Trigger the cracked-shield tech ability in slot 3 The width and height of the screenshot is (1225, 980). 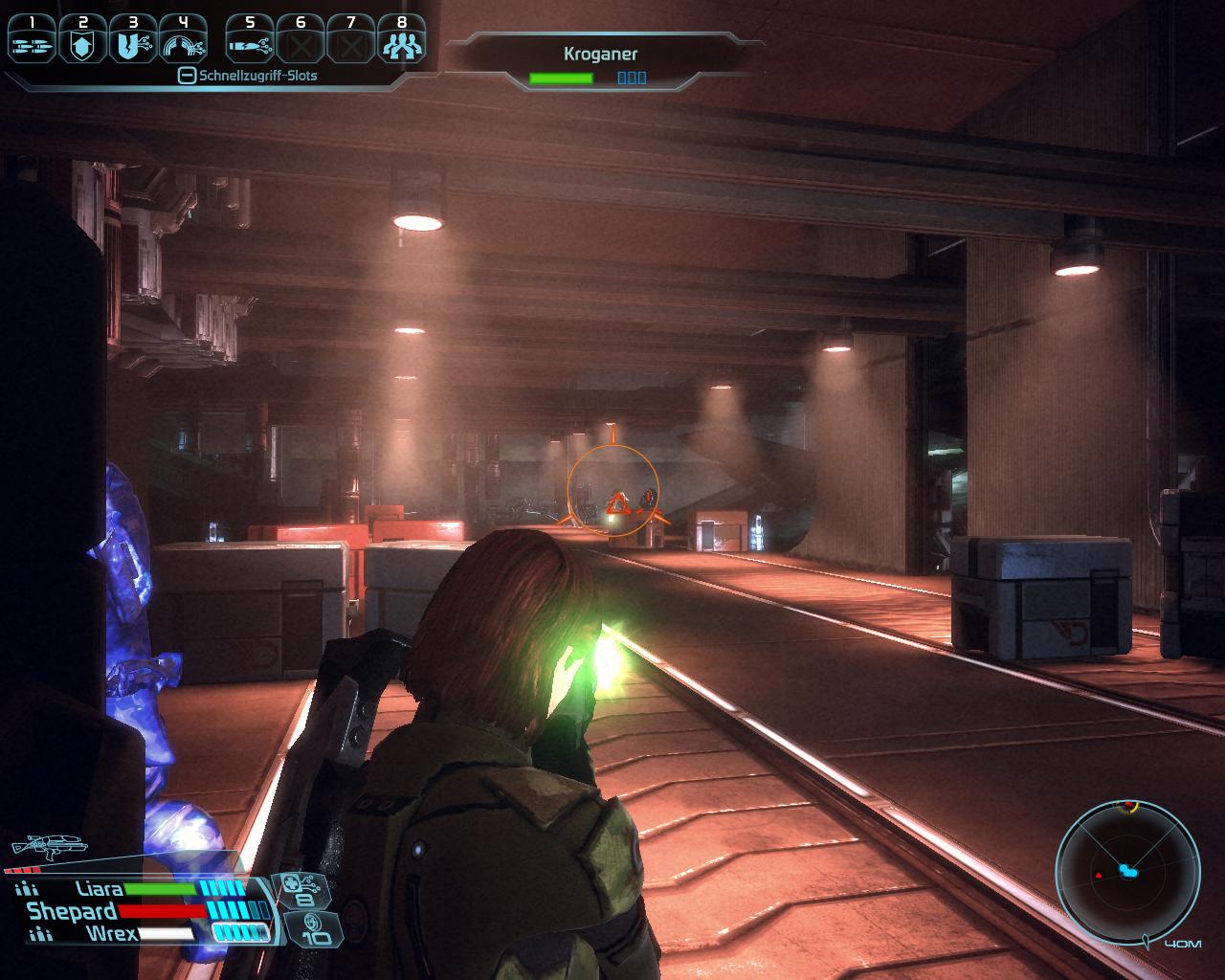[x=133, y=39]
